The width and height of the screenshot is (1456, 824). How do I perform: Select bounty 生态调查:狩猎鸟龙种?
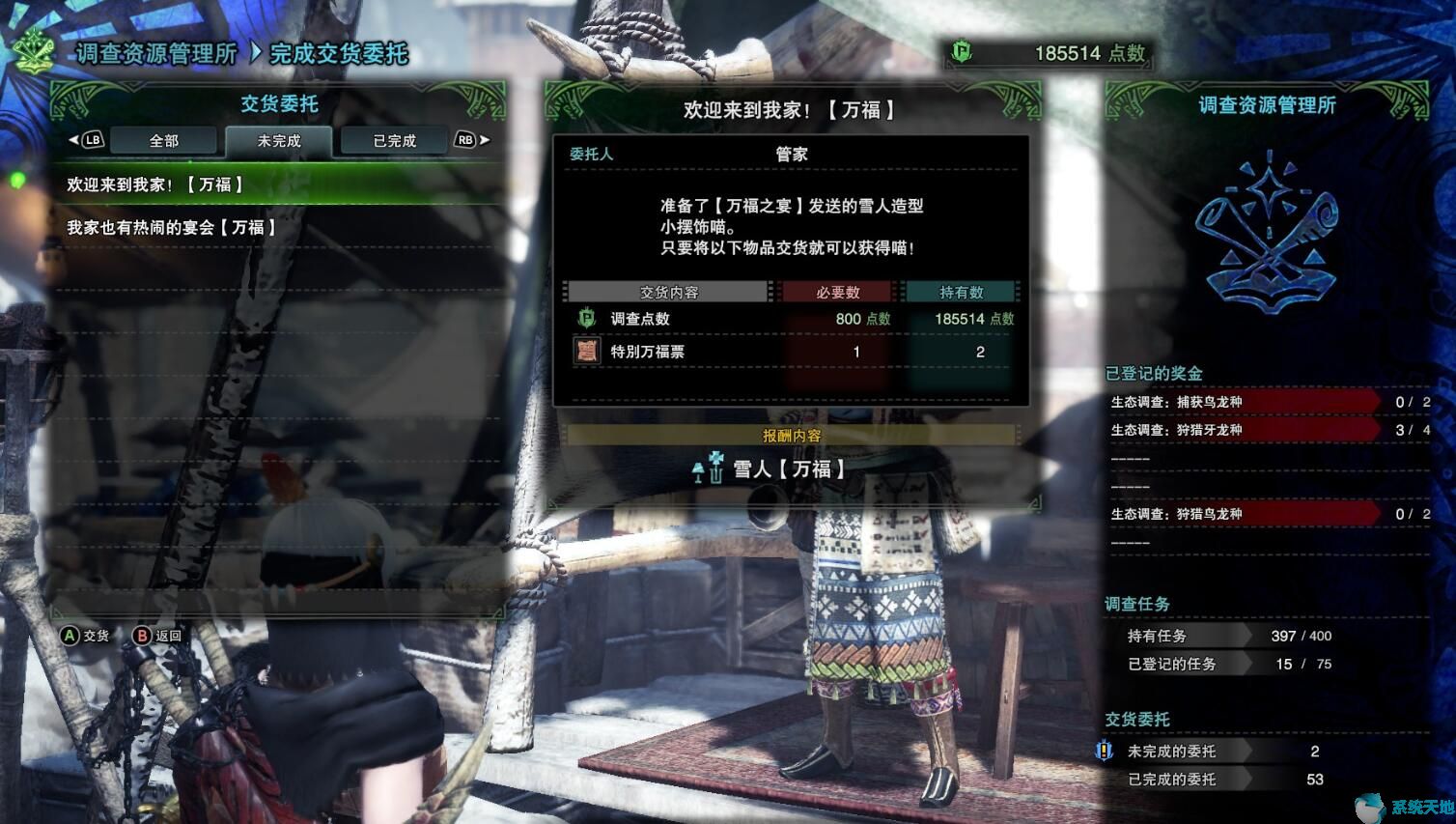click(1246, 514)
